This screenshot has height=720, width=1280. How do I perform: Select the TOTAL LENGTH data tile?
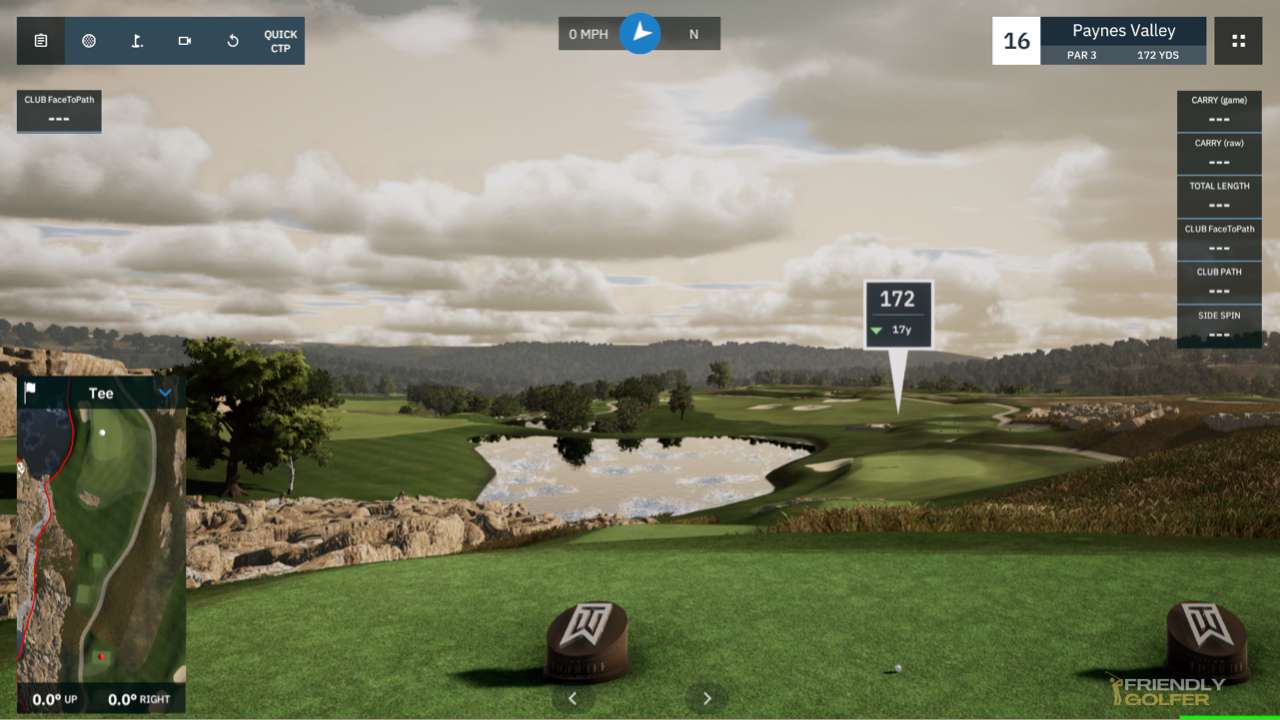tap(1219, 196)
